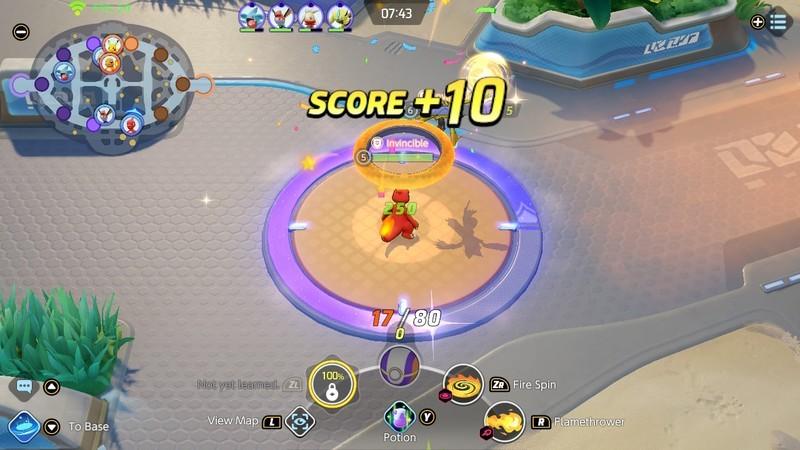The height and width of the screenshot is (450, 800).
Task: Use the Flamethrower move
Action: [504, 421]
